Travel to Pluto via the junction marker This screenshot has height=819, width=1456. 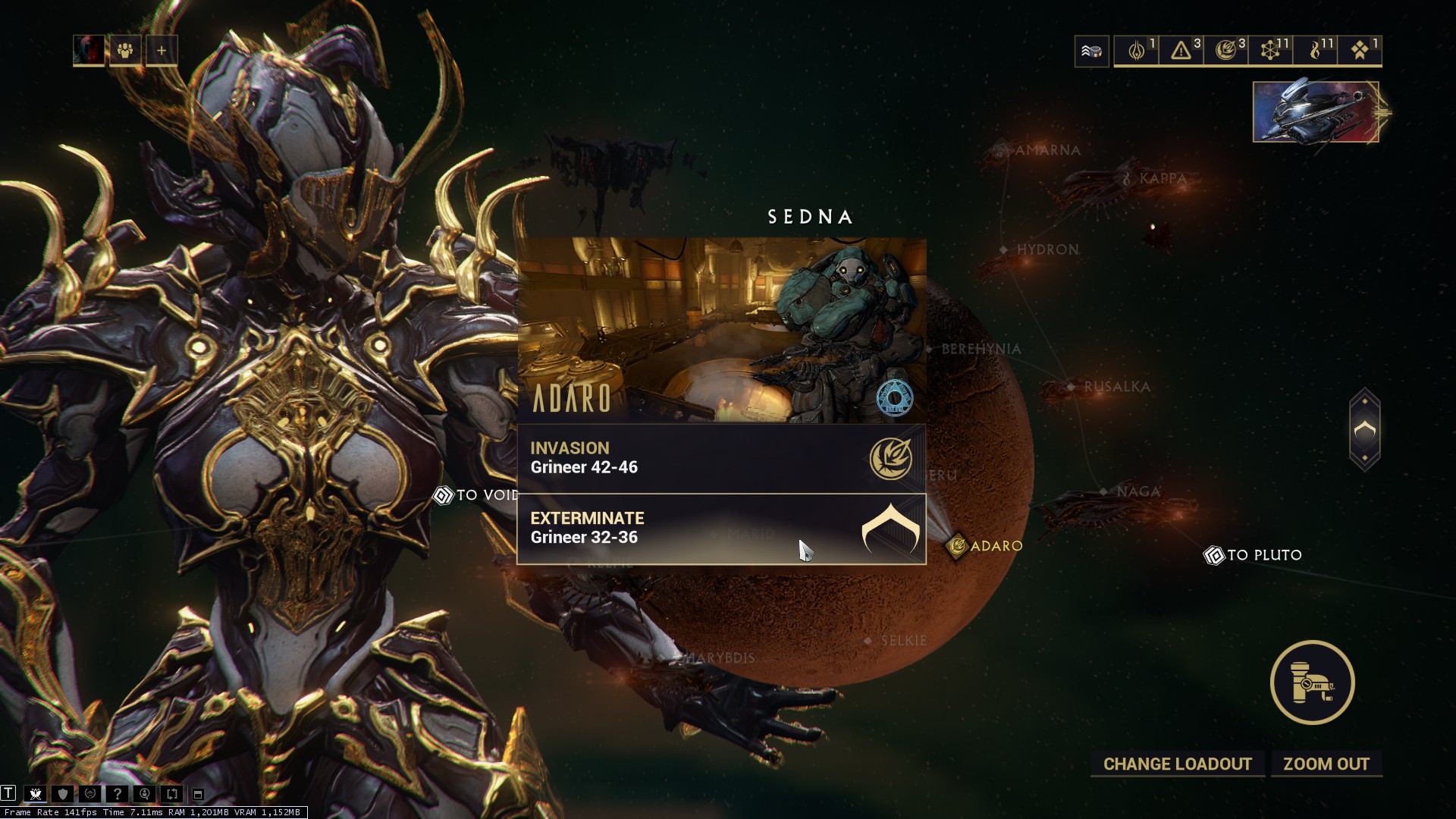pyautogui.click(x=1254, y=555)
